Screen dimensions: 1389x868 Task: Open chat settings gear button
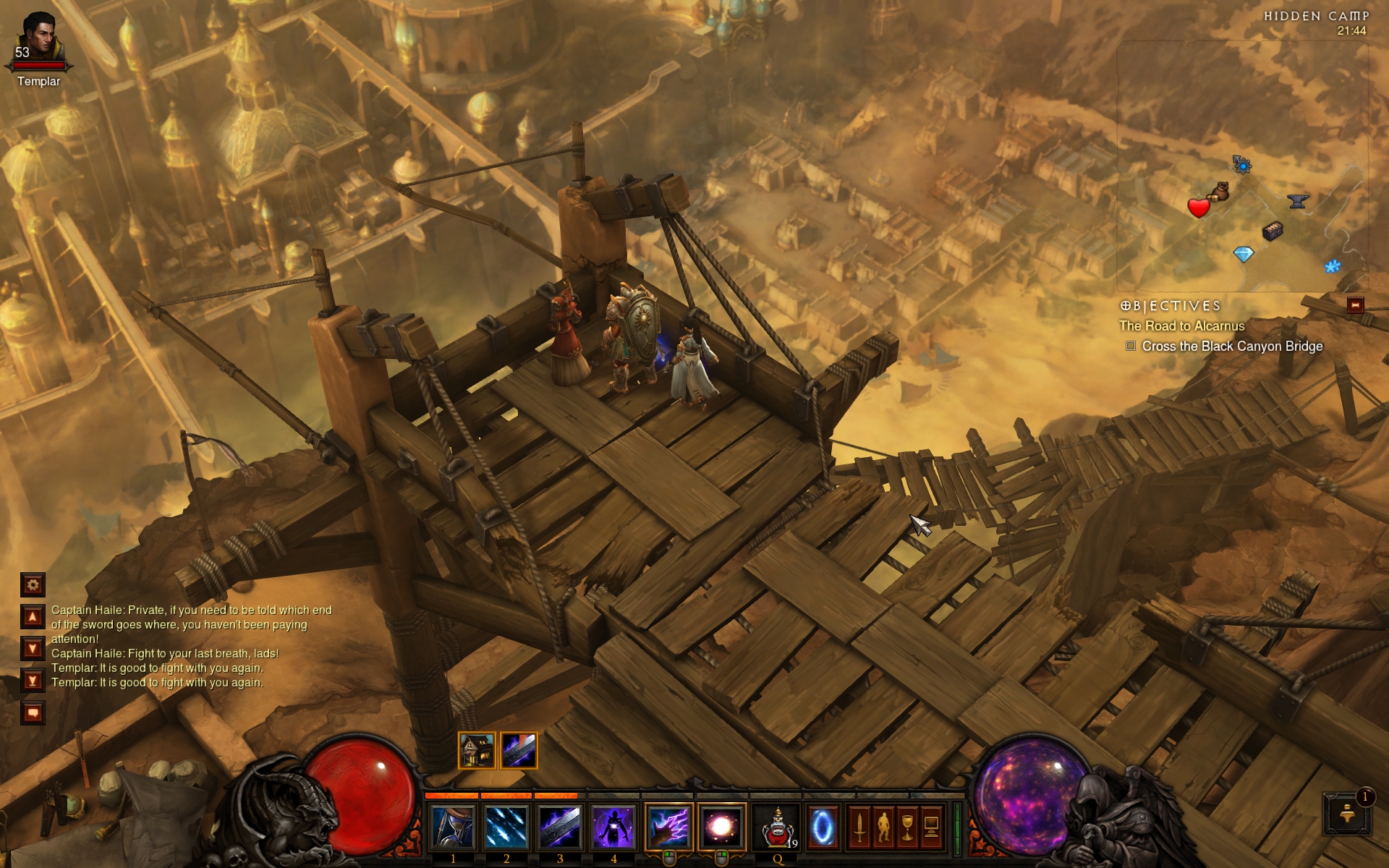[33, 584]
